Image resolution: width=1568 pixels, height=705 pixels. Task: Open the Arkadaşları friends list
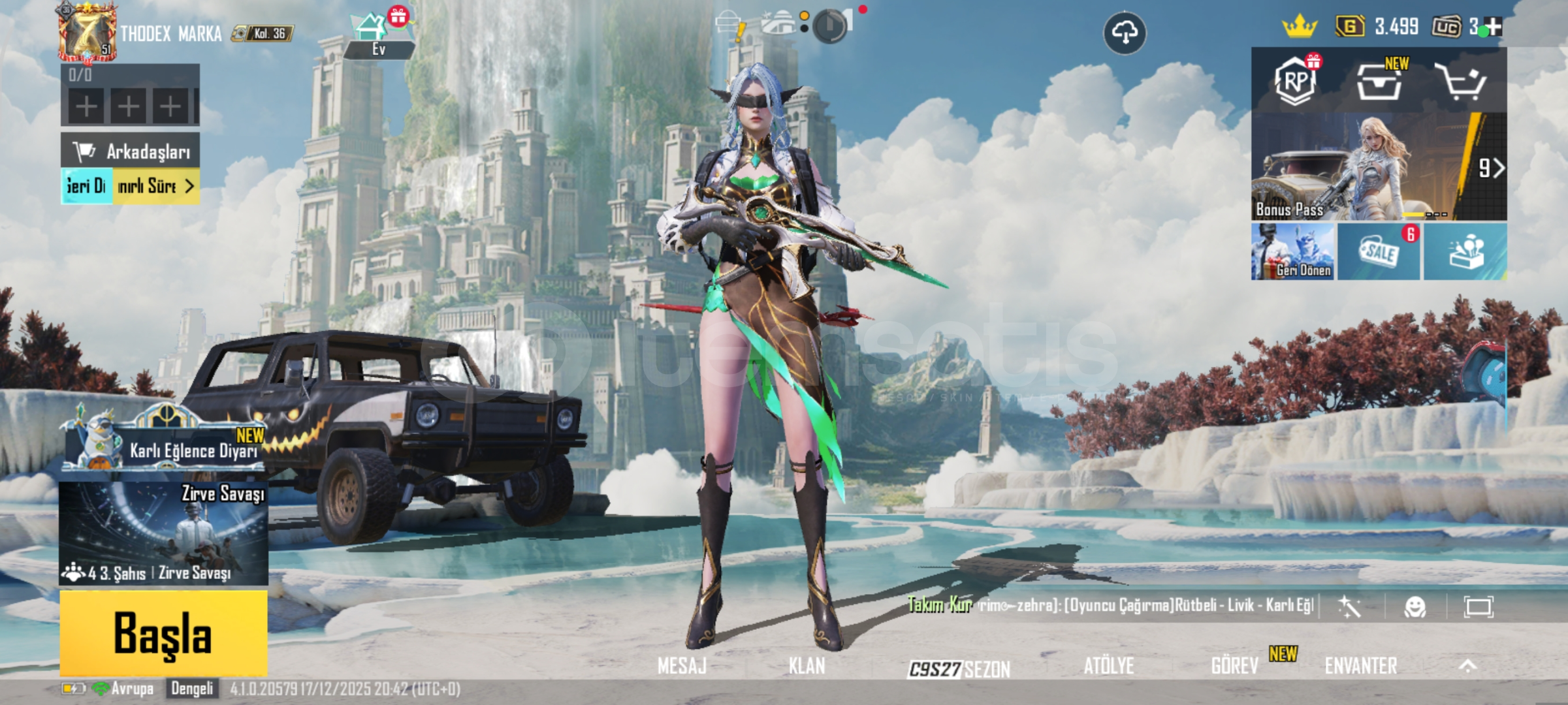pos(131,151)
